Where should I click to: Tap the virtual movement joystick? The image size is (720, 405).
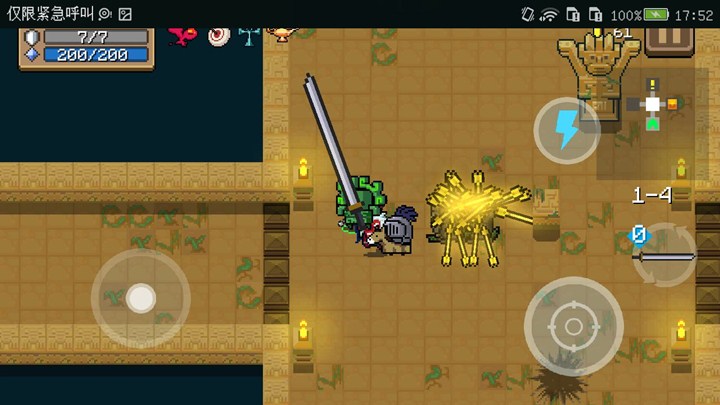140,297
